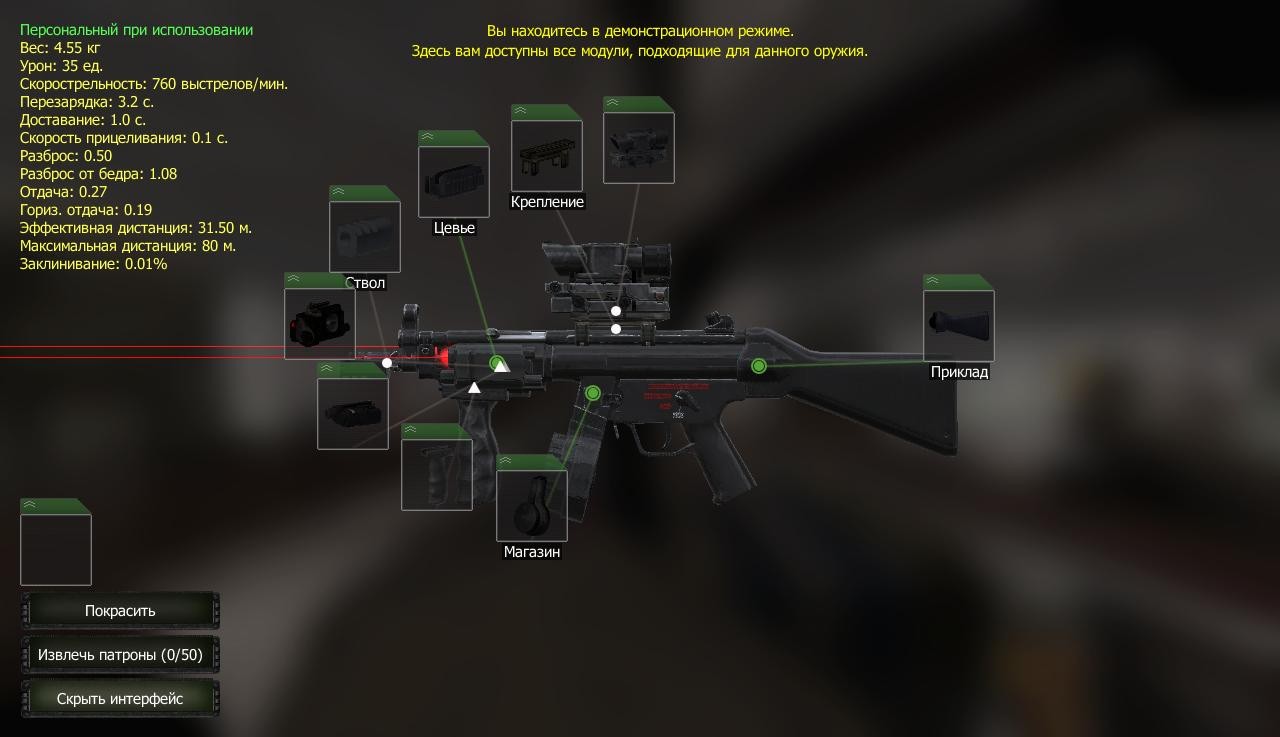The height and width of the screenshot is (737, 1280).
Task: Open the Цевье handguard module slot
Action: click(453, 182)
